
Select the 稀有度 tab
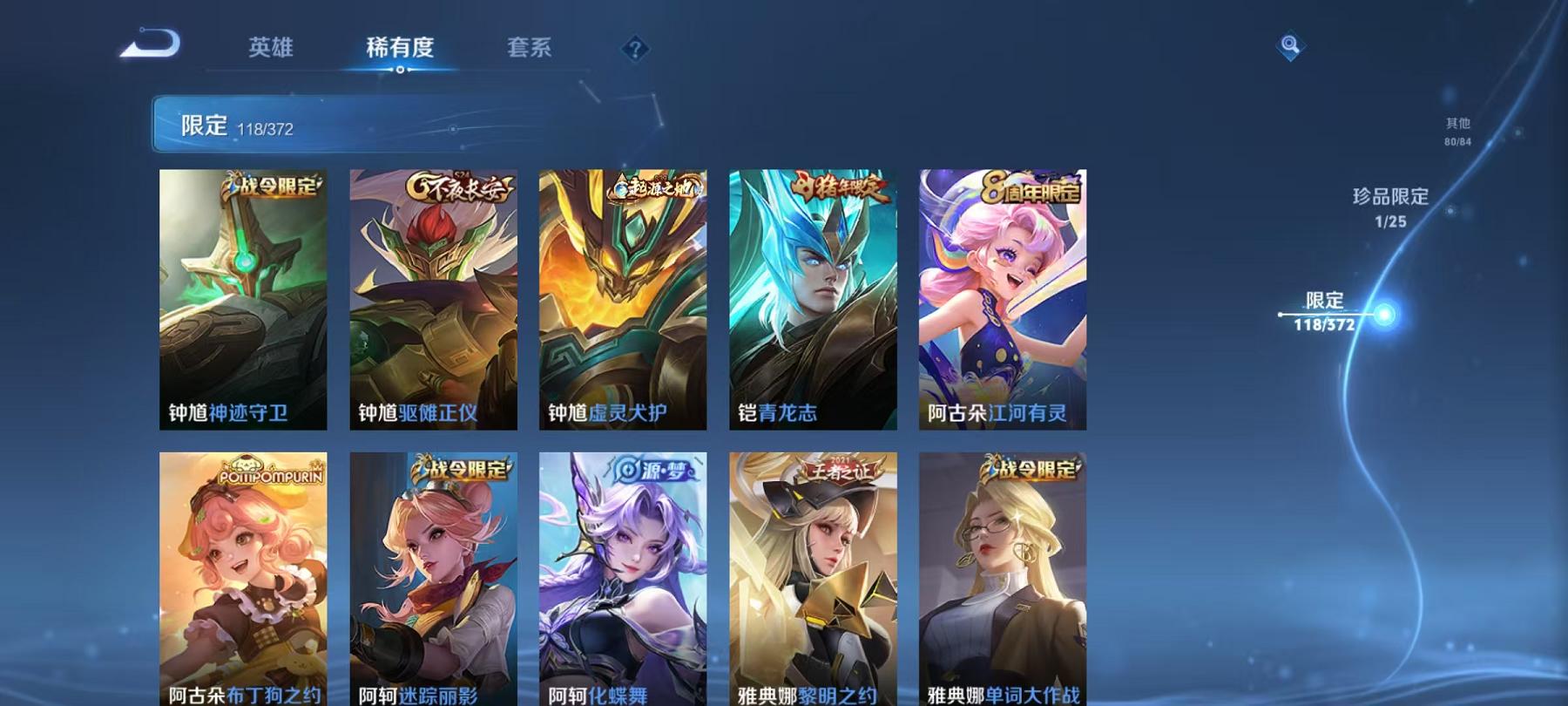pos(402,50)
